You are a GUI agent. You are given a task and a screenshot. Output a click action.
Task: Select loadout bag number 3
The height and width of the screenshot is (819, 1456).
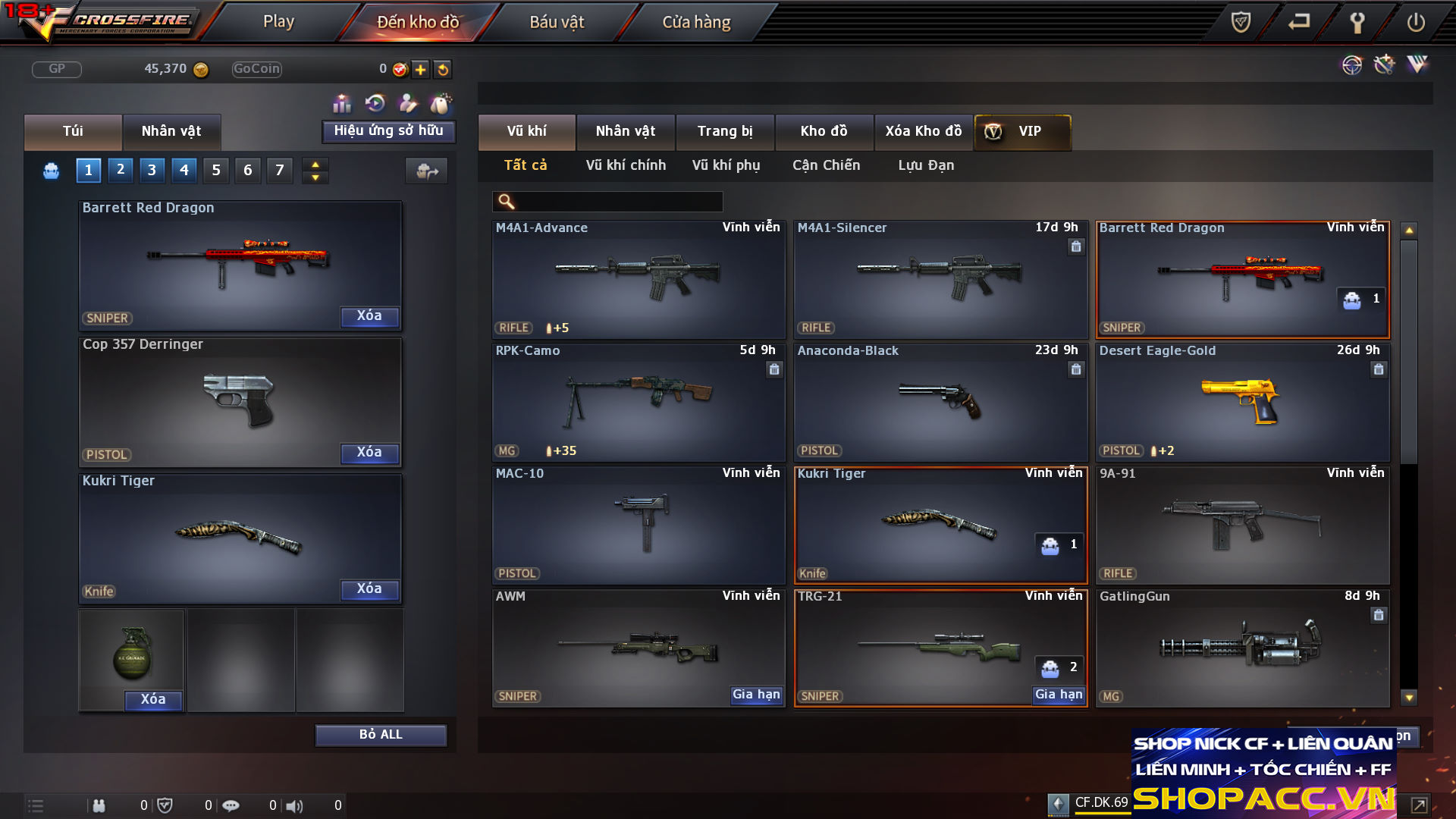[152, 170]
